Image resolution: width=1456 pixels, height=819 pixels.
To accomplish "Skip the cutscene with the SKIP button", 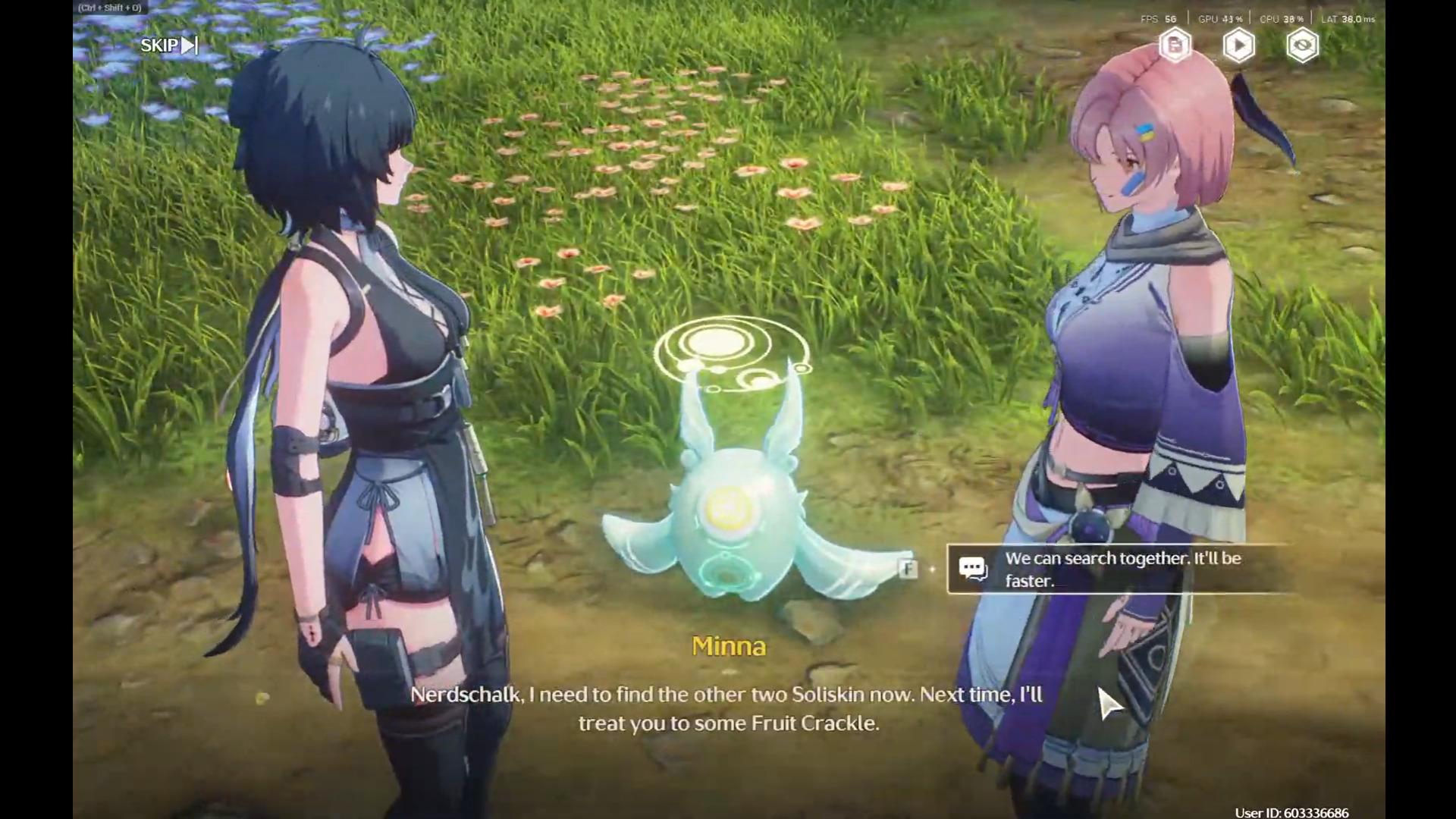I will coord(168,45).
